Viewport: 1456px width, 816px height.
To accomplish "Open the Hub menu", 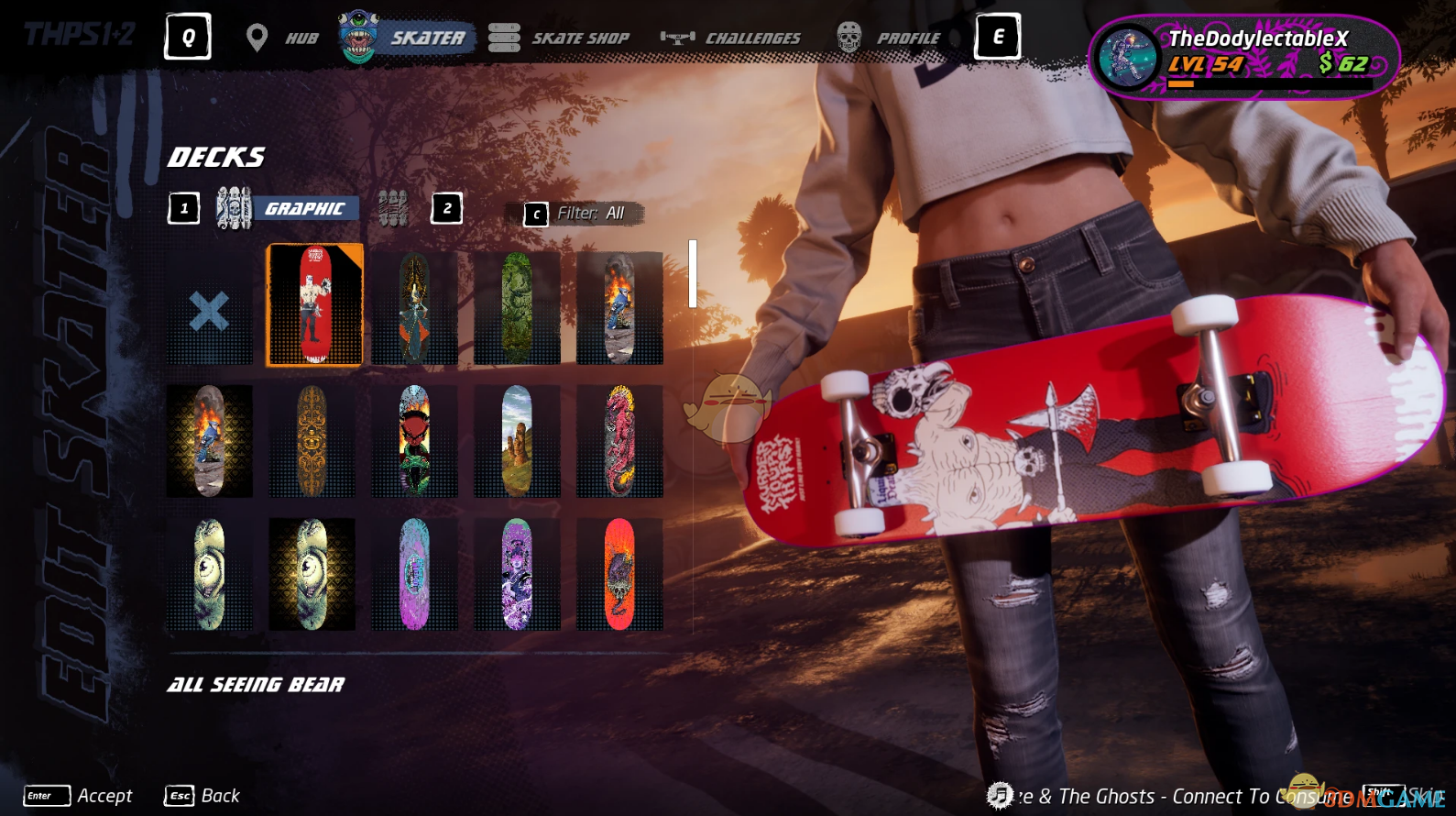I will (284, 38).
